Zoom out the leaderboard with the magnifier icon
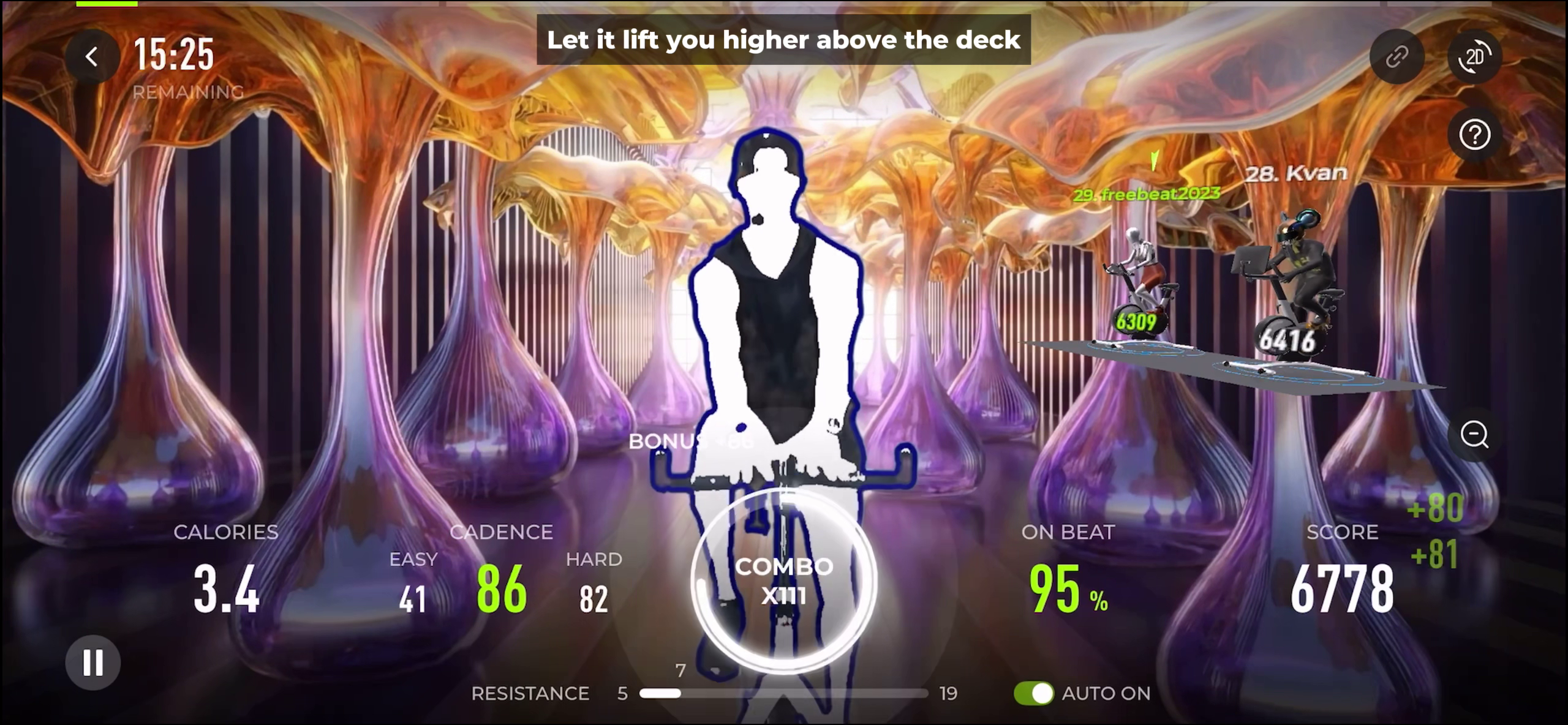The image size is (1568, 725). point(1475,435)
